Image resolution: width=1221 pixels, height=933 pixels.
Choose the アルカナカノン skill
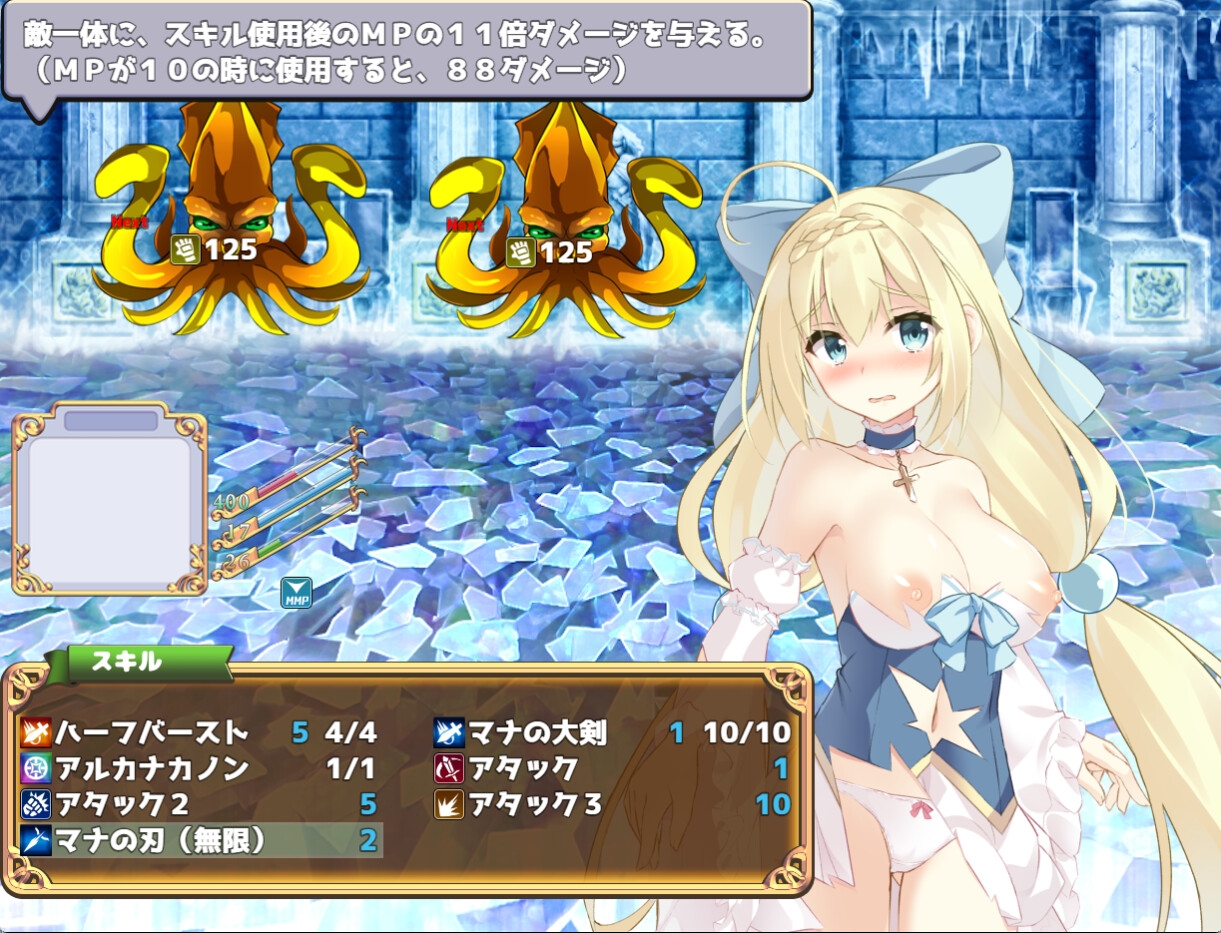pyautogui.click(x=150, y=768)
